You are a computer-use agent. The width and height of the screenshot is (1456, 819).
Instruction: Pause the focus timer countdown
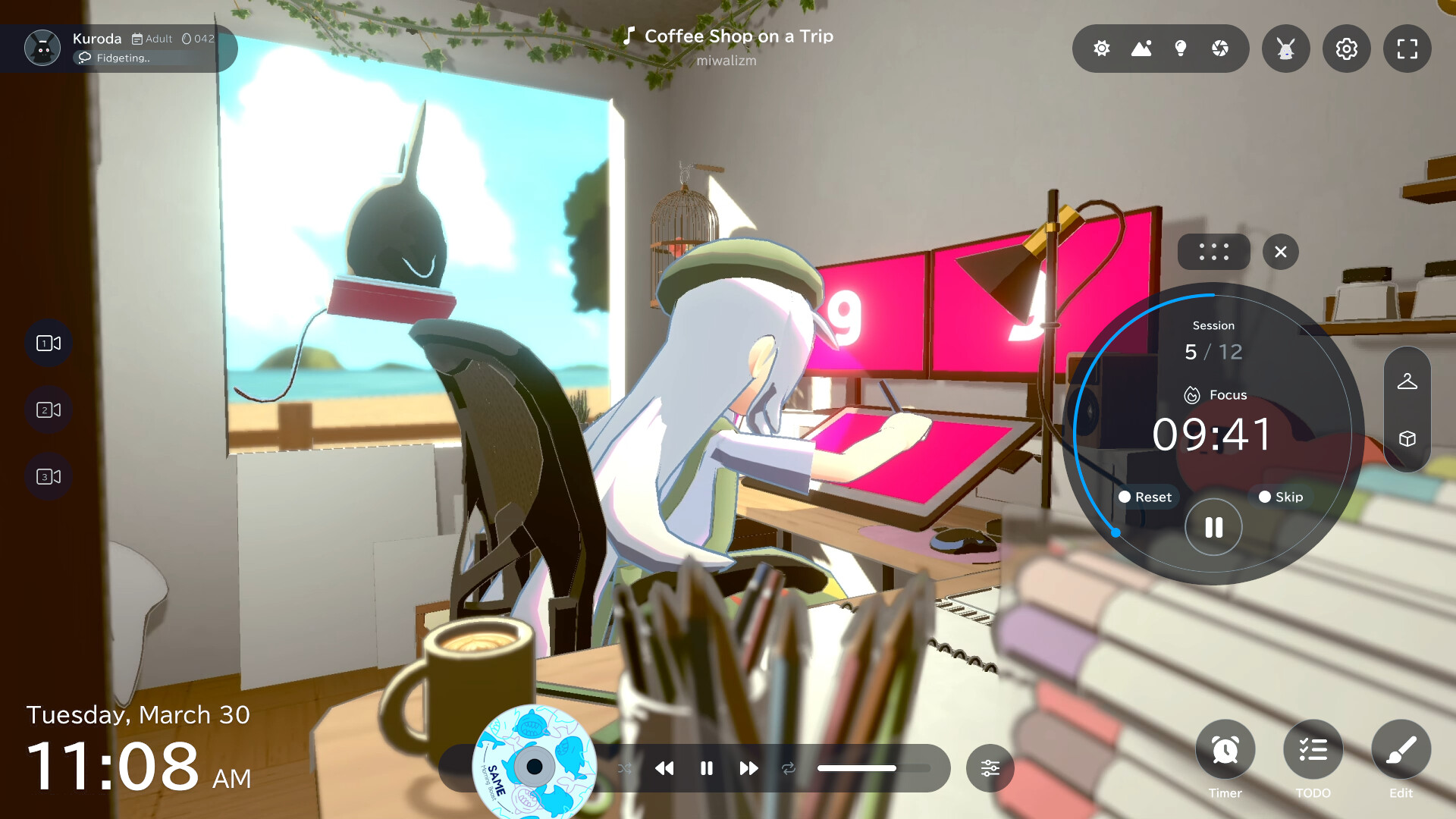pyautogui.click(x=1213, y=526)
